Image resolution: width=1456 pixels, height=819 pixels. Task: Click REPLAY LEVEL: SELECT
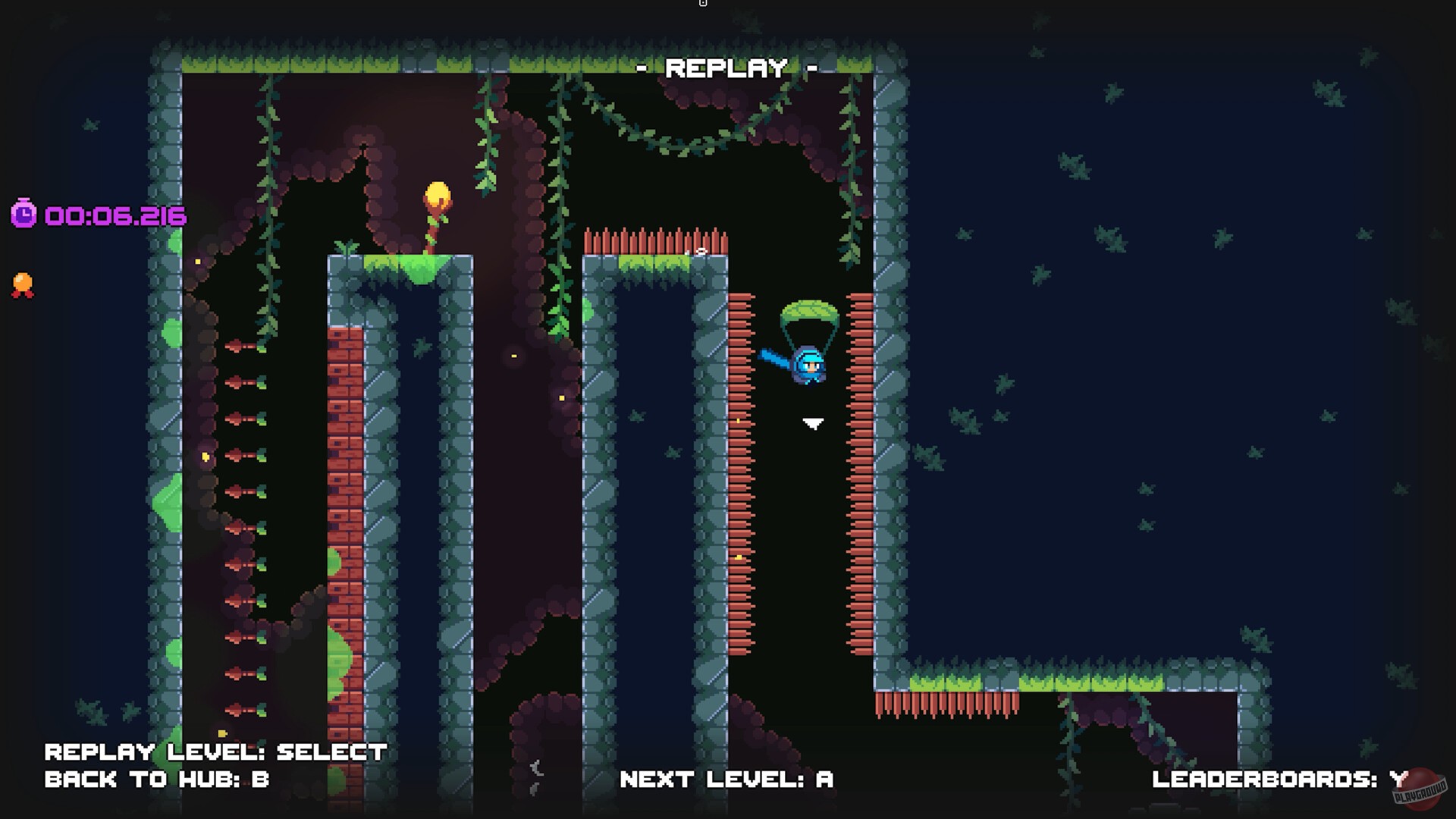[x=216, y=751]
